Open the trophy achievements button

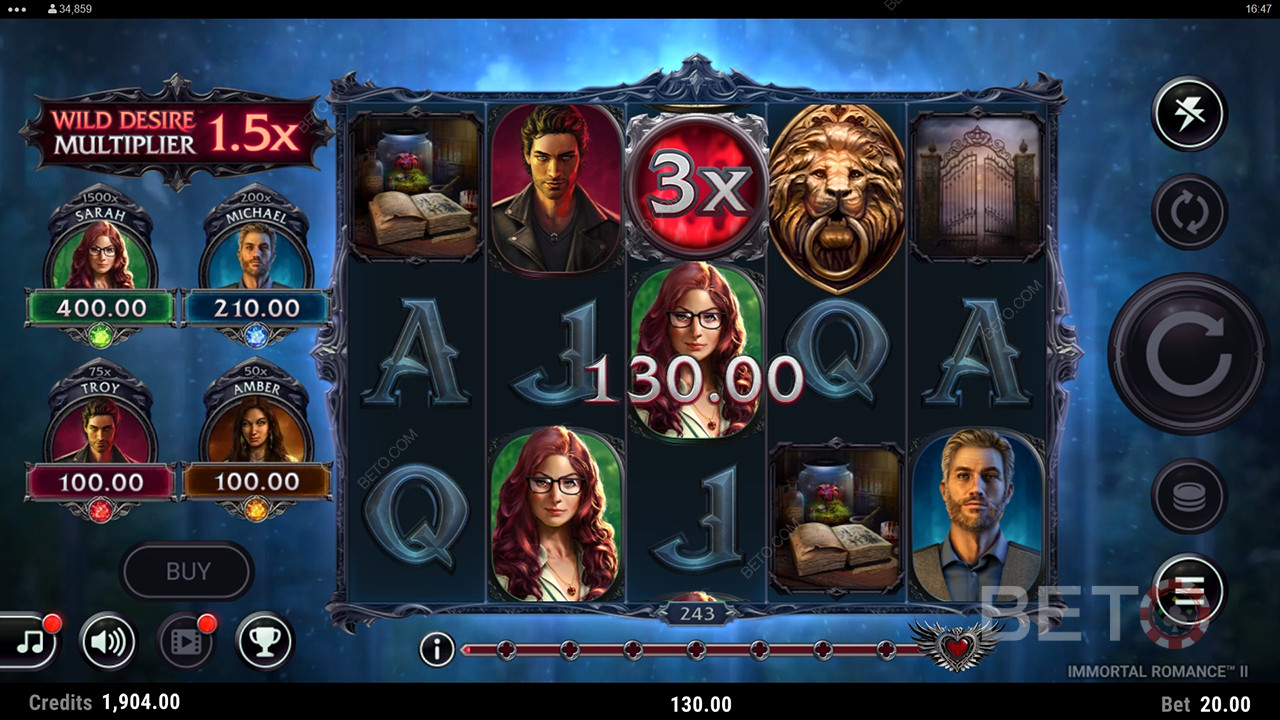264,641
